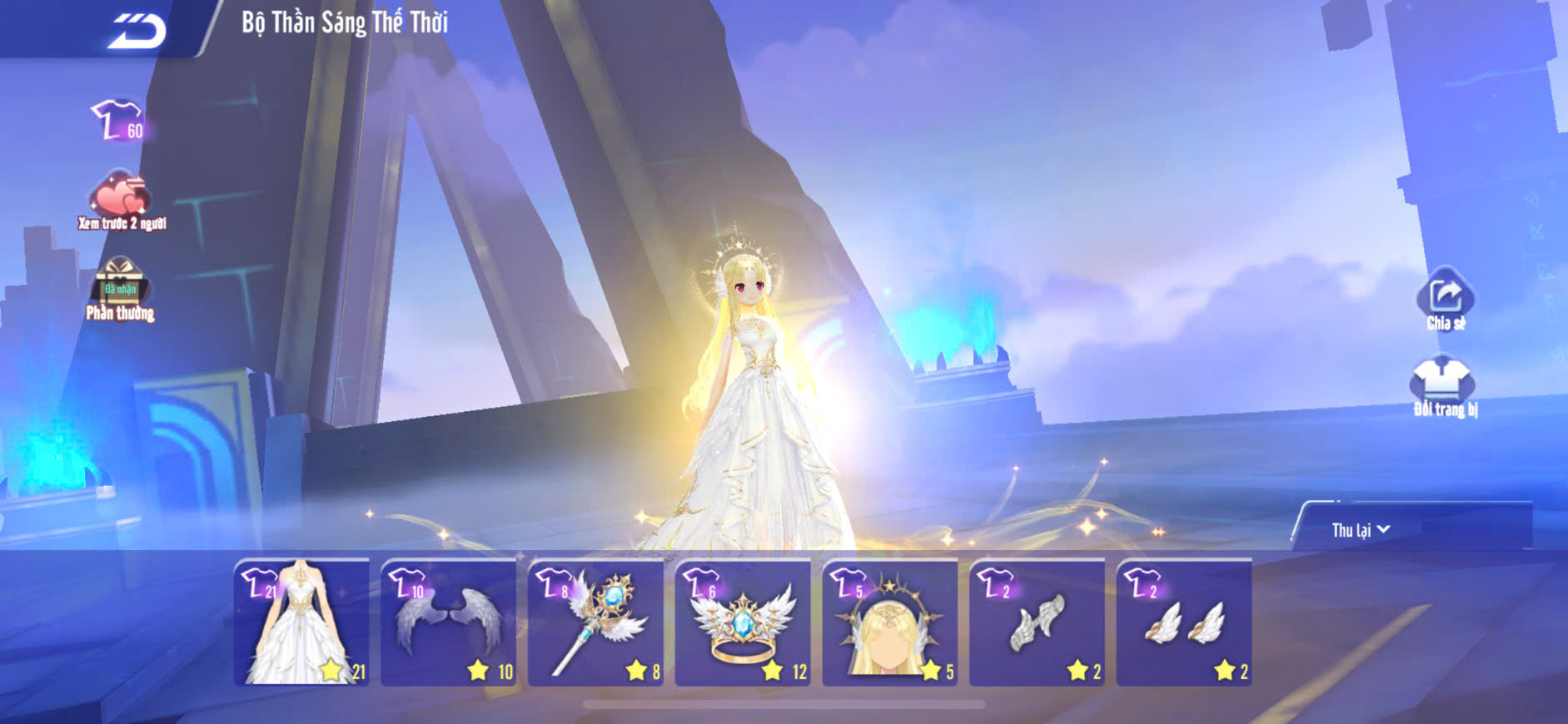This screenshot has width=1568, height=724.
Task: Select the pair of small white wings
Action: [x=1184, y=622]
